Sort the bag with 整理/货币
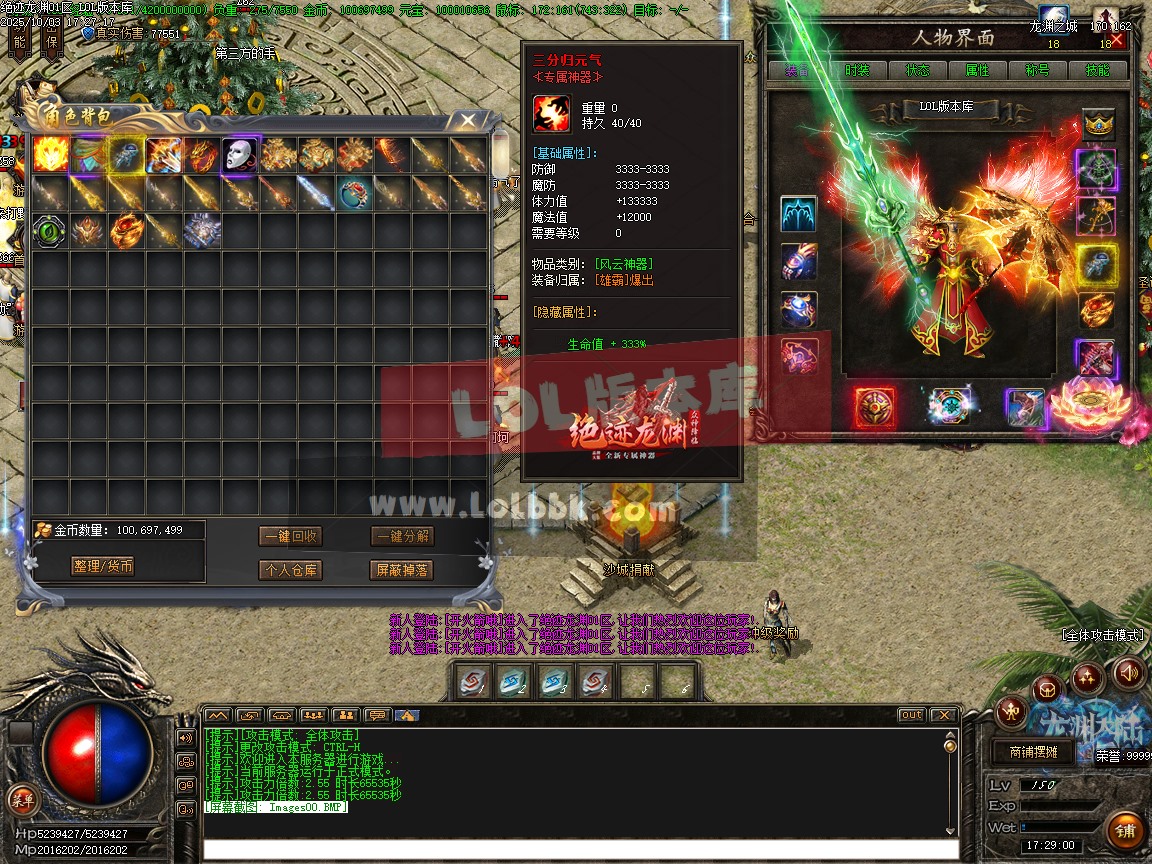Image resolution: width=1152 pixels, height=864 pixels. click(103, 566)
